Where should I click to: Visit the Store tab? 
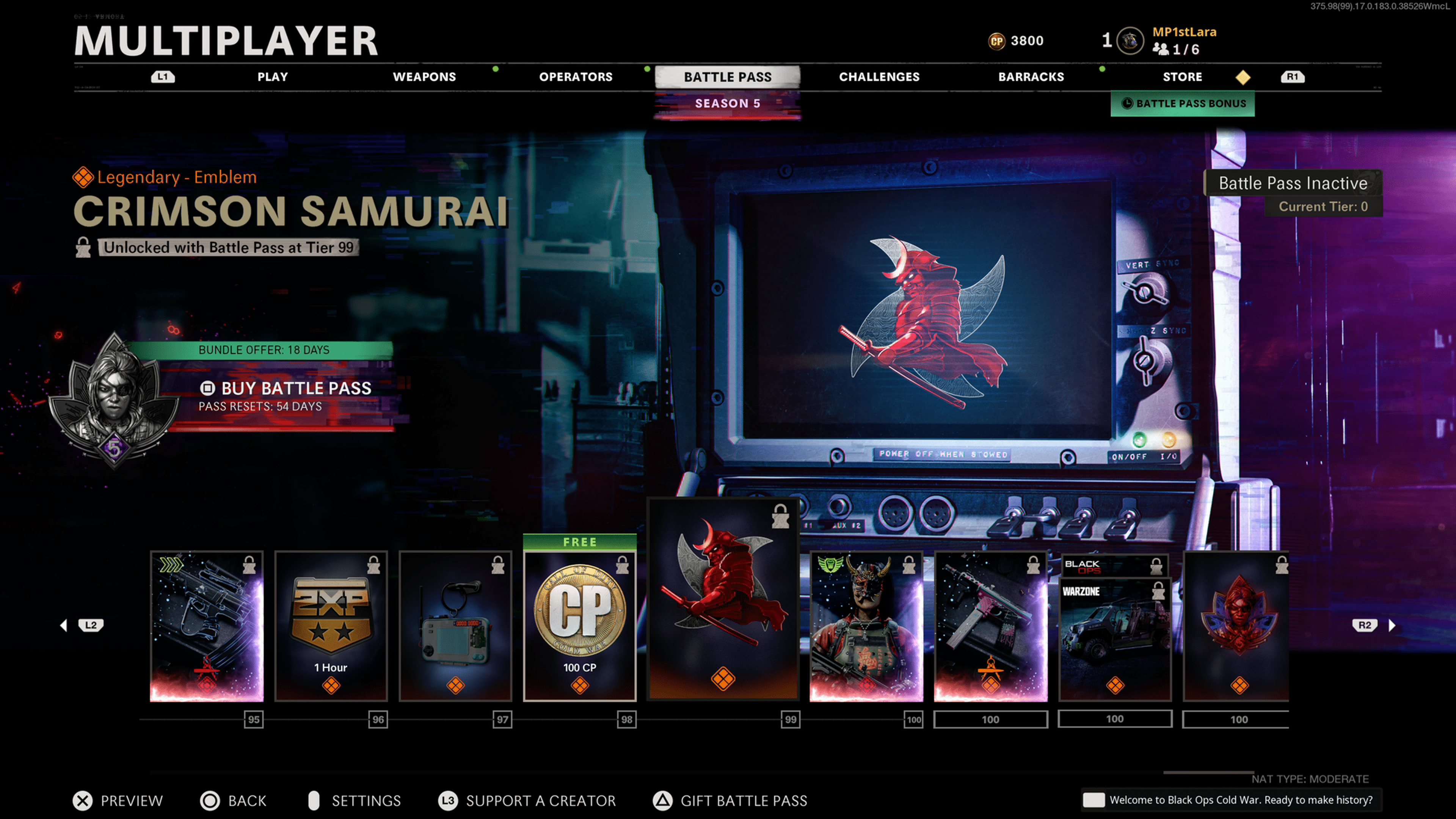click(1182, 77)
